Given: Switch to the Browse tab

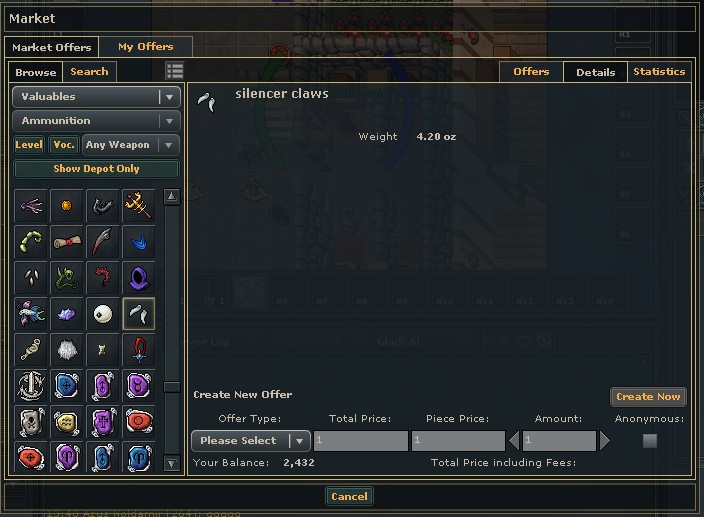Looking at the screenshot, I should tap(35, 72).
